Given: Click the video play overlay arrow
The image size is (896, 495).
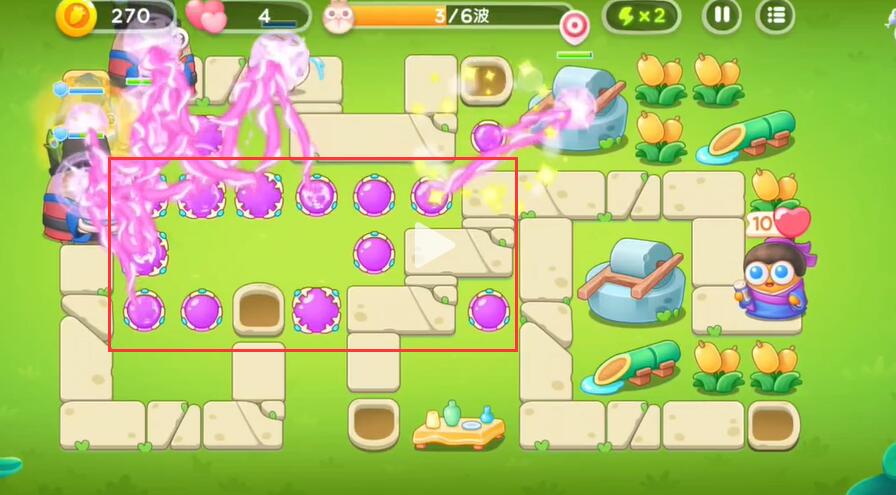Looking at the screenshot, I should [x=434, y=247].
